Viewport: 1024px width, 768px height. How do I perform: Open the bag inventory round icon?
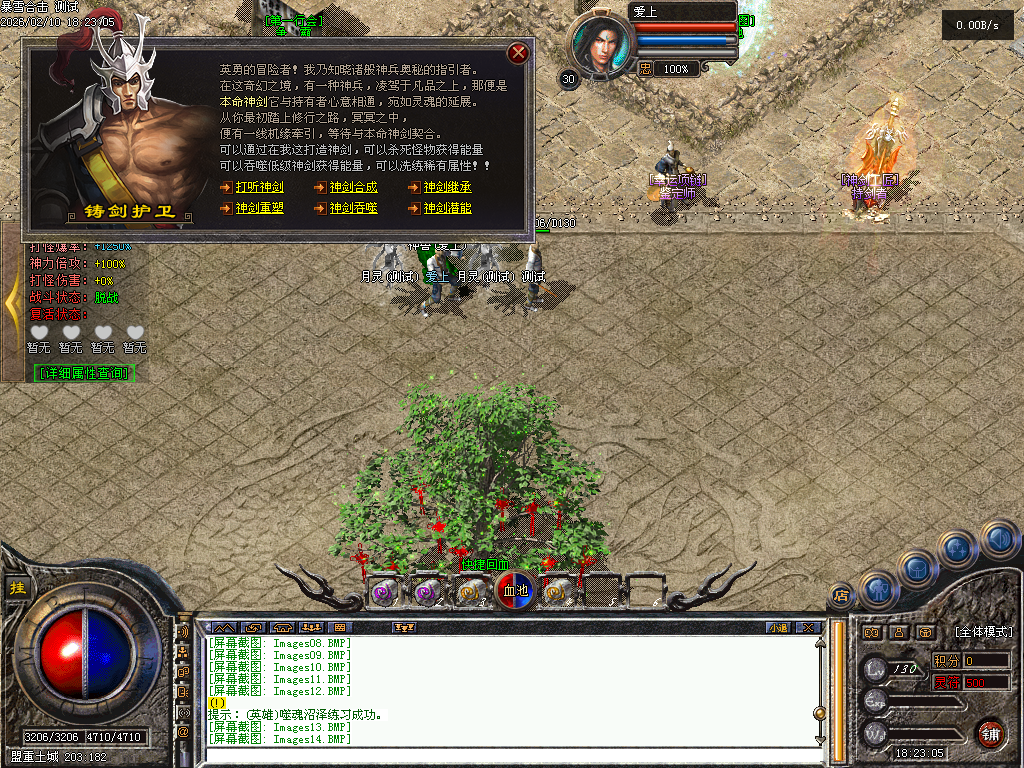(917, 568)
